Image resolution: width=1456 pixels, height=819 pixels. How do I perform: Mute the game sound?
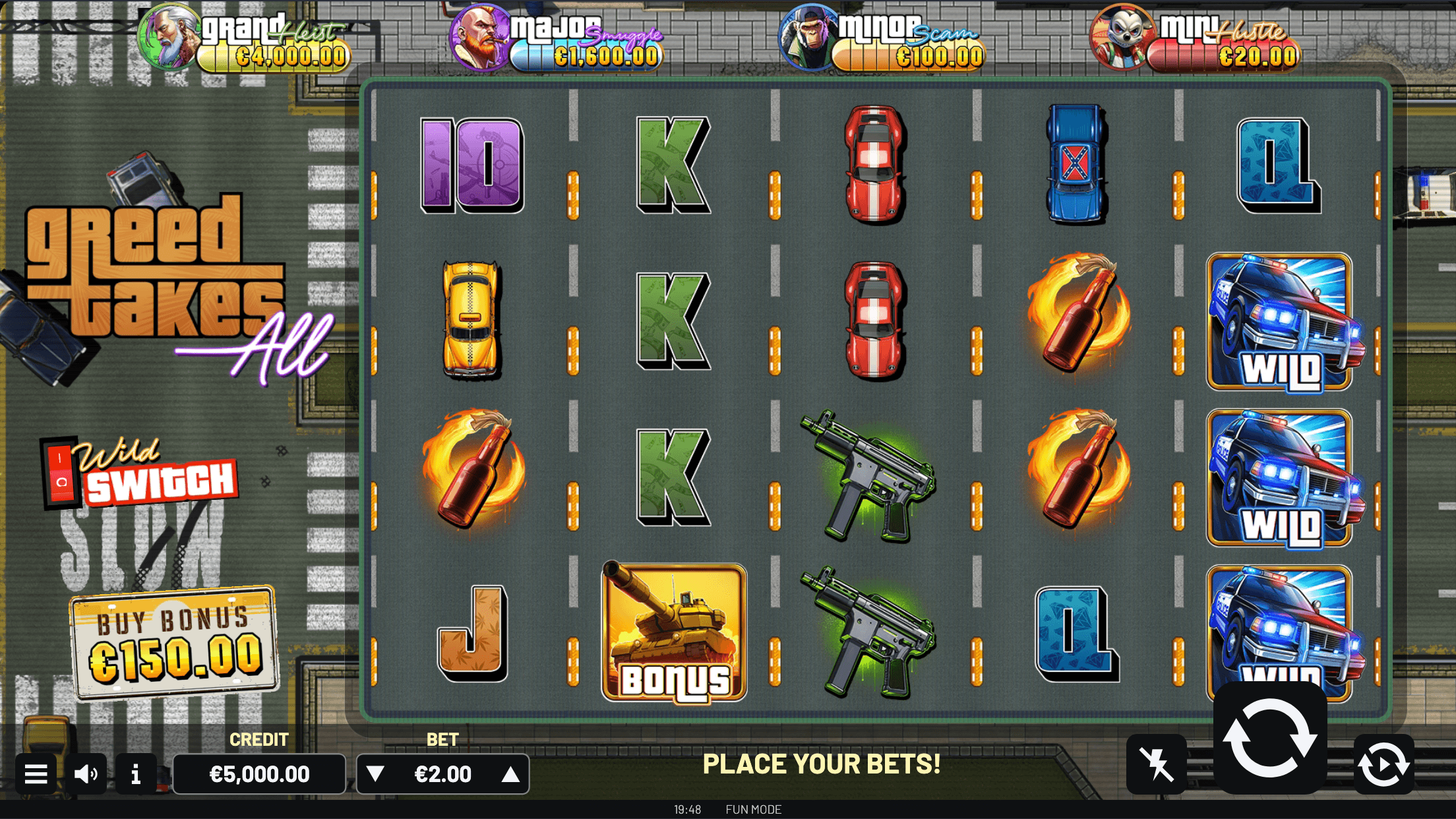(x=86, y=773)
